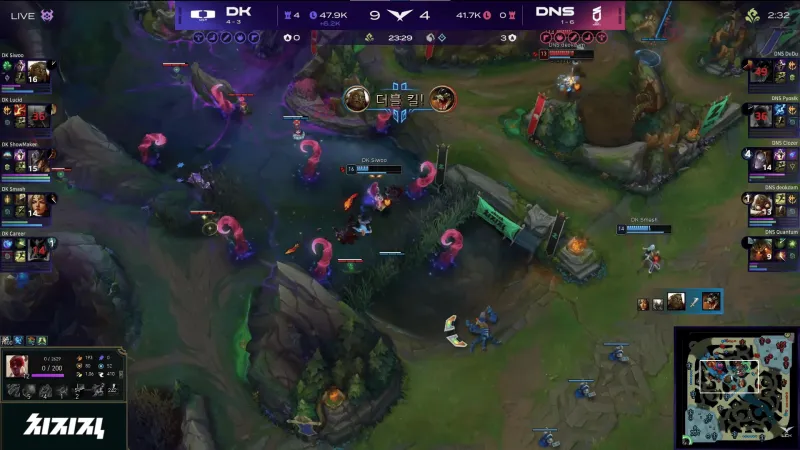The image size is (800, 450).
Task: Click the double kill announcement banner
Action: (x=400, y=99)
